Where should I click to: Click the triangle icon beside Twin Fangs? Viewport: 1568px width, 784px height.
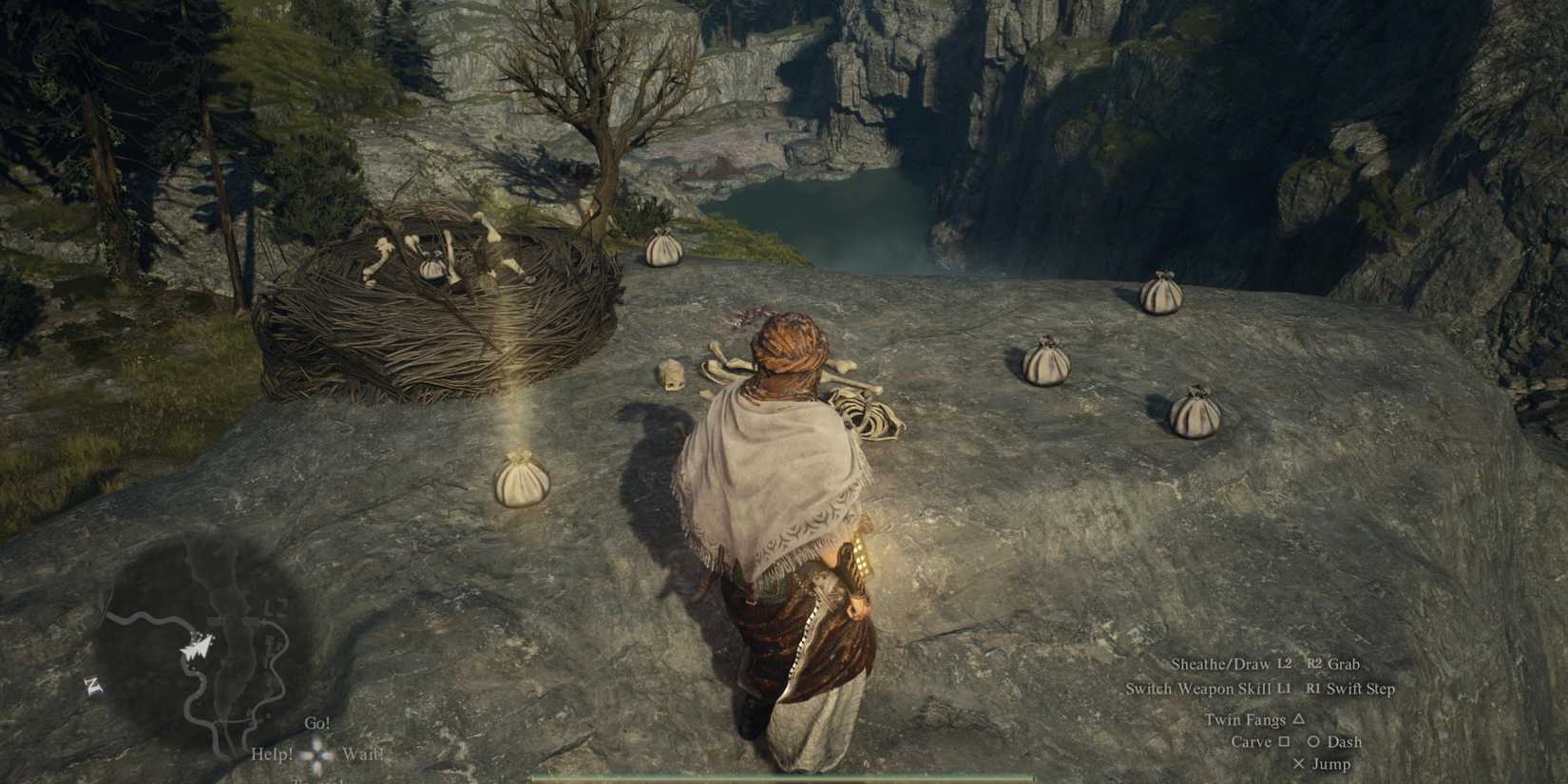pyautogui.click(x=1299, y=721)
